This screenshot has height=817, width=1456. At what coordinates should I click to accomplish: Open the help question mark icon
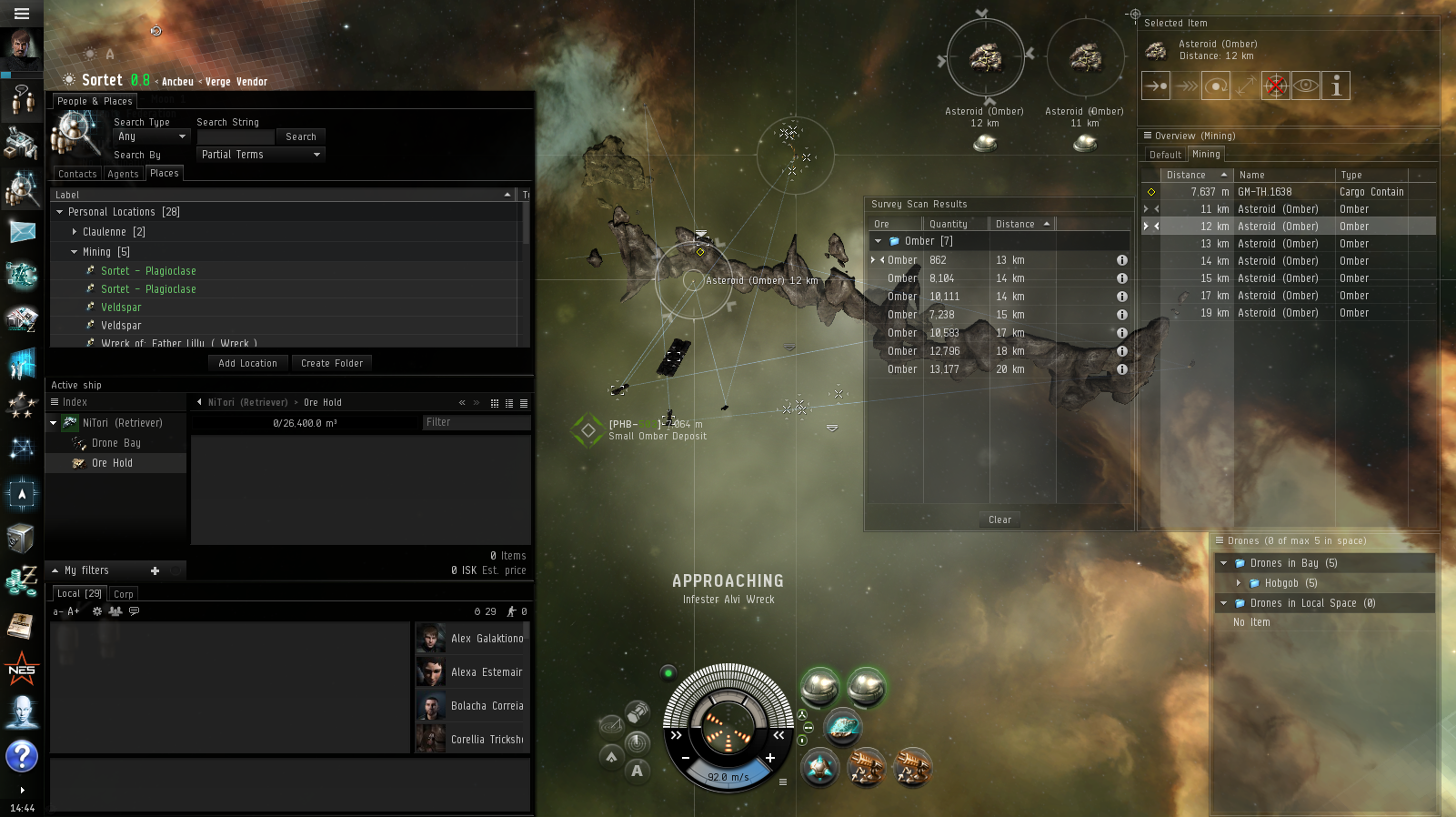tap(21, 756)
